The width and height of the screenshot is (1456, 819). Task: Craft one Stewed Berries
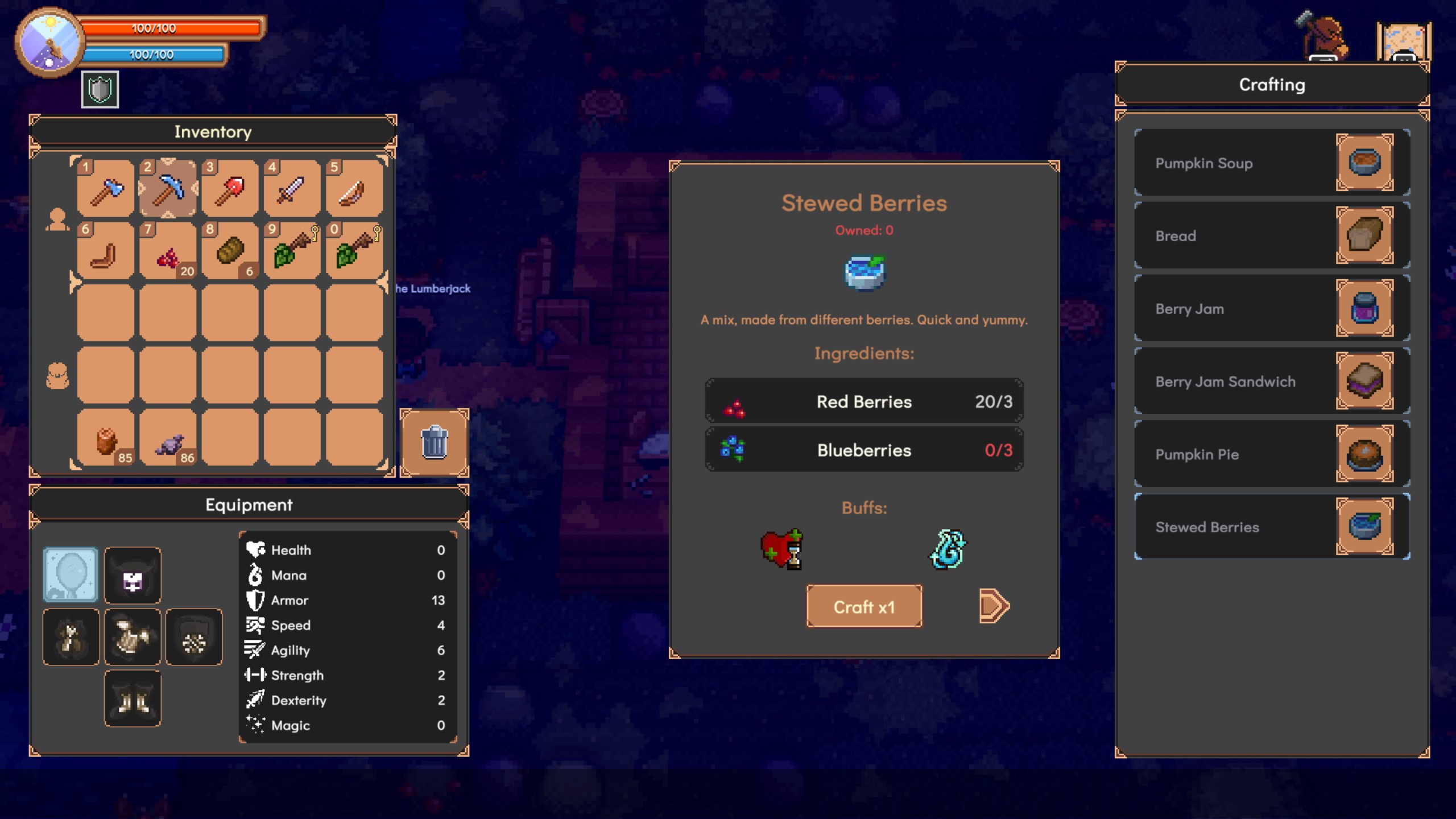(864, 606)
